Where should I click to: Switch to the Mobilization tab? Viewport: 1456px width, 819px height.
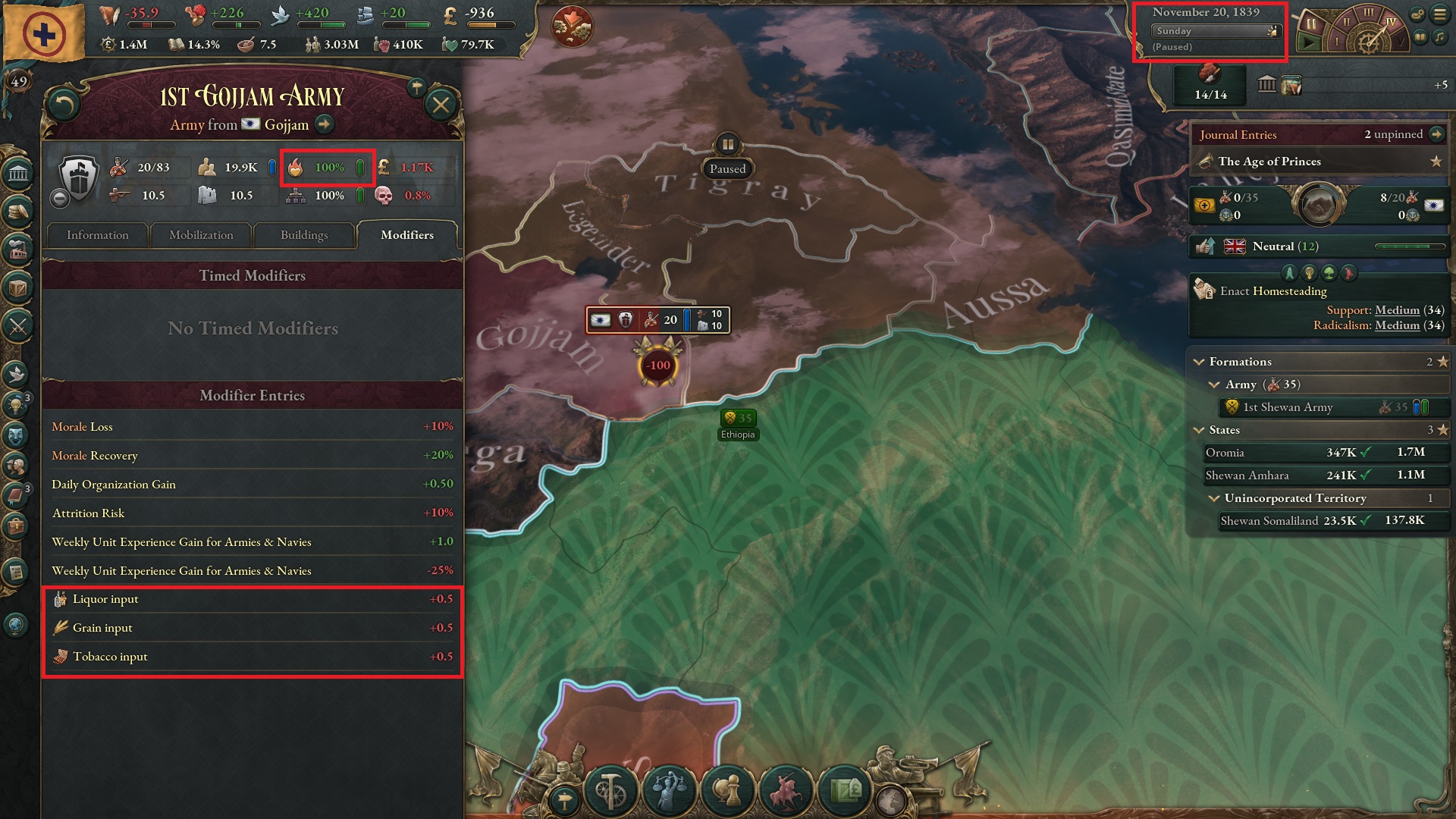pyautogui.click(x=199, y=235)
